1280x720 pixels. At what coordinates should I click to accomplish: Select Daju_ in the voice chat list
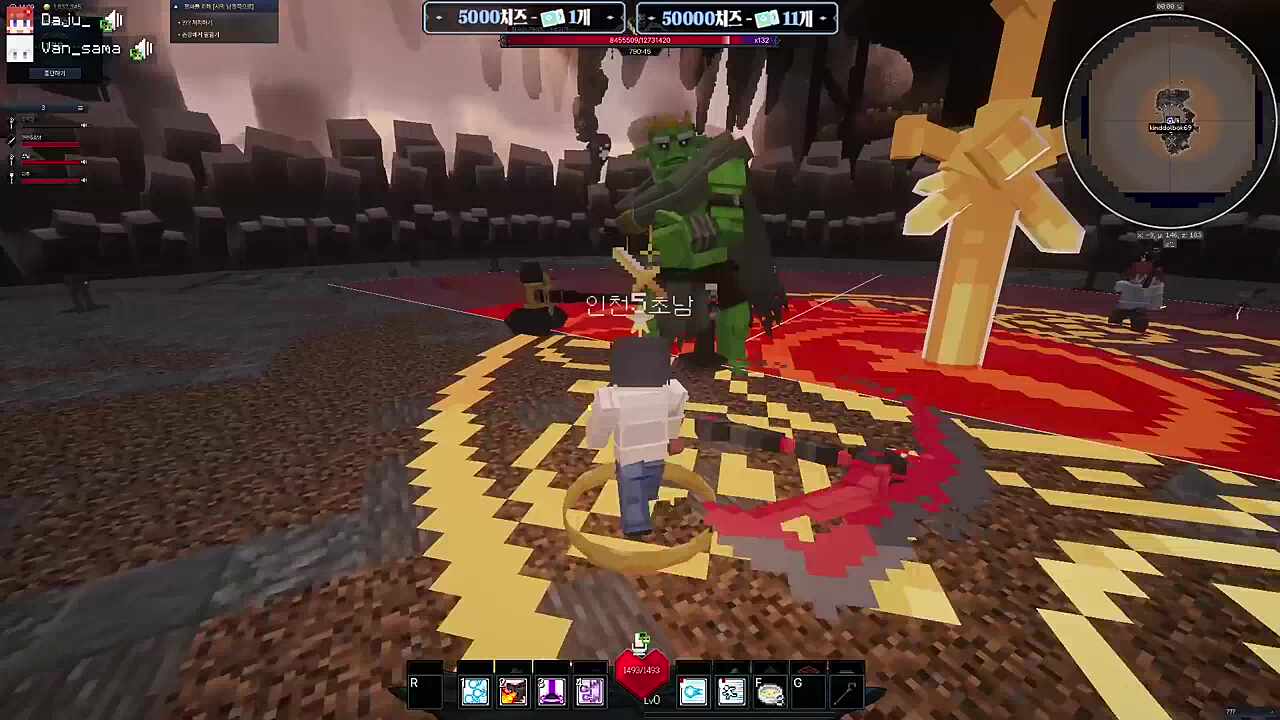(x=66, y=20)
